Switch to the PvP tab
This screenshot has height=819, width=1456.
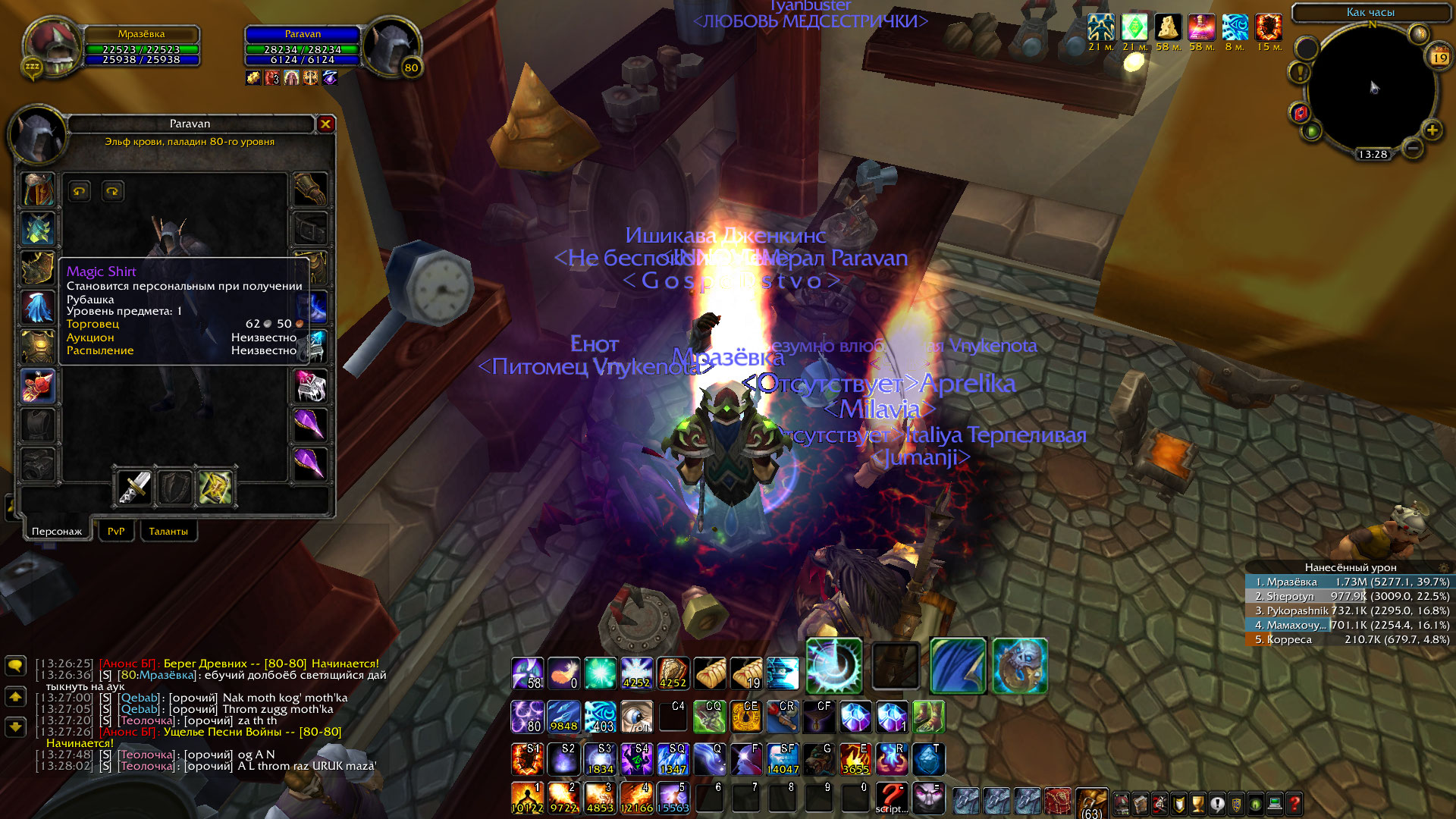[x=116, y=531]
